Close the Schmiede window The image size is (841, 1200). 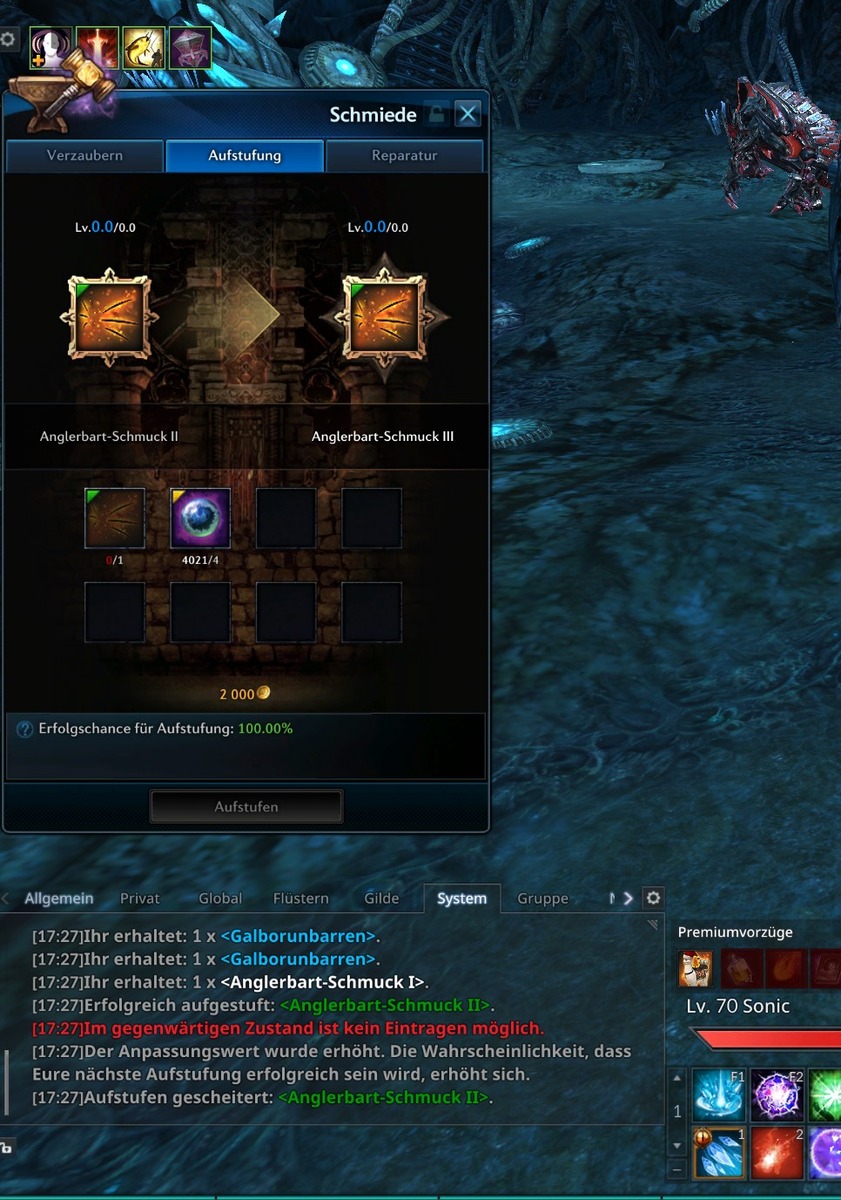pyautogui.click(x=467, y=114)
